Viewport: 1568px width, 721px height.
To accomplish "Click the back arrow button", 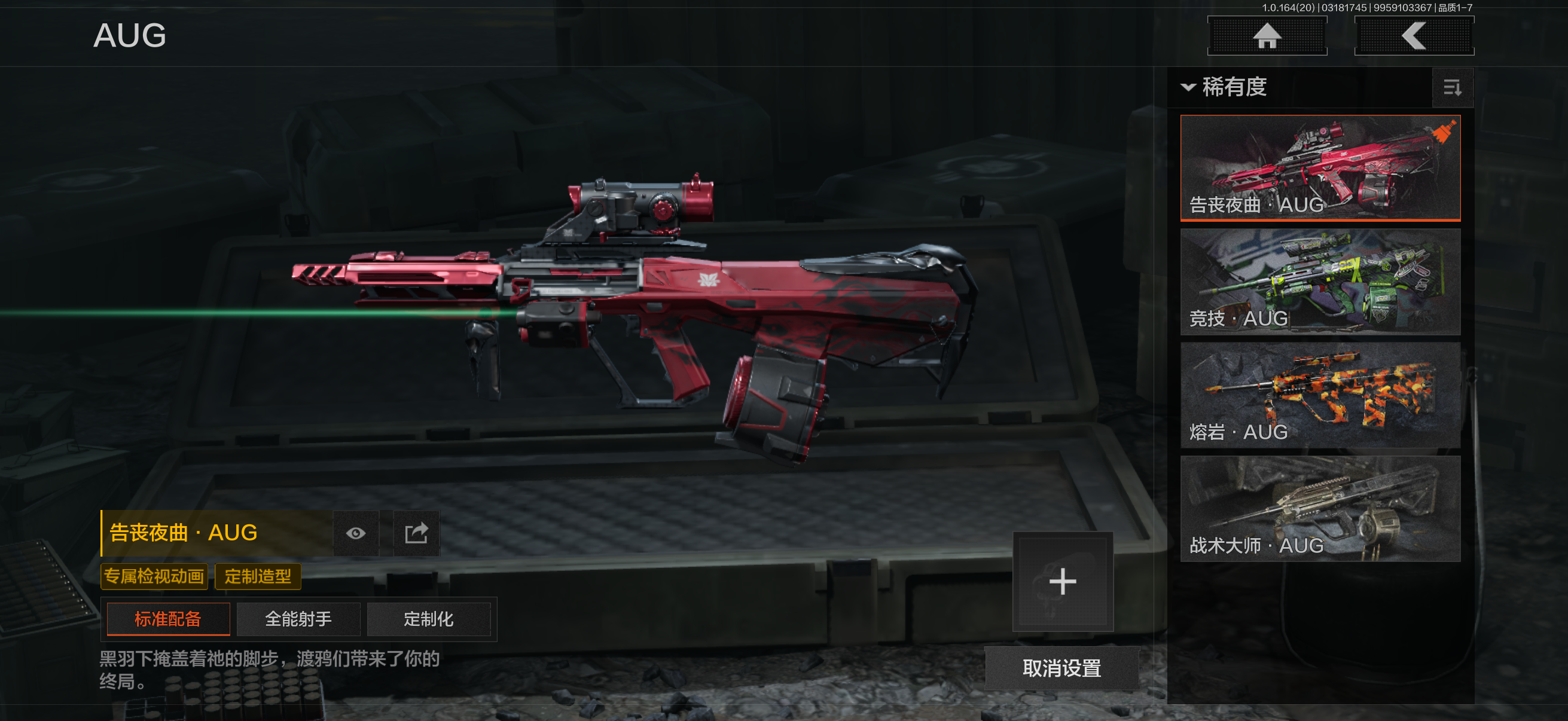I will 1413,36.
